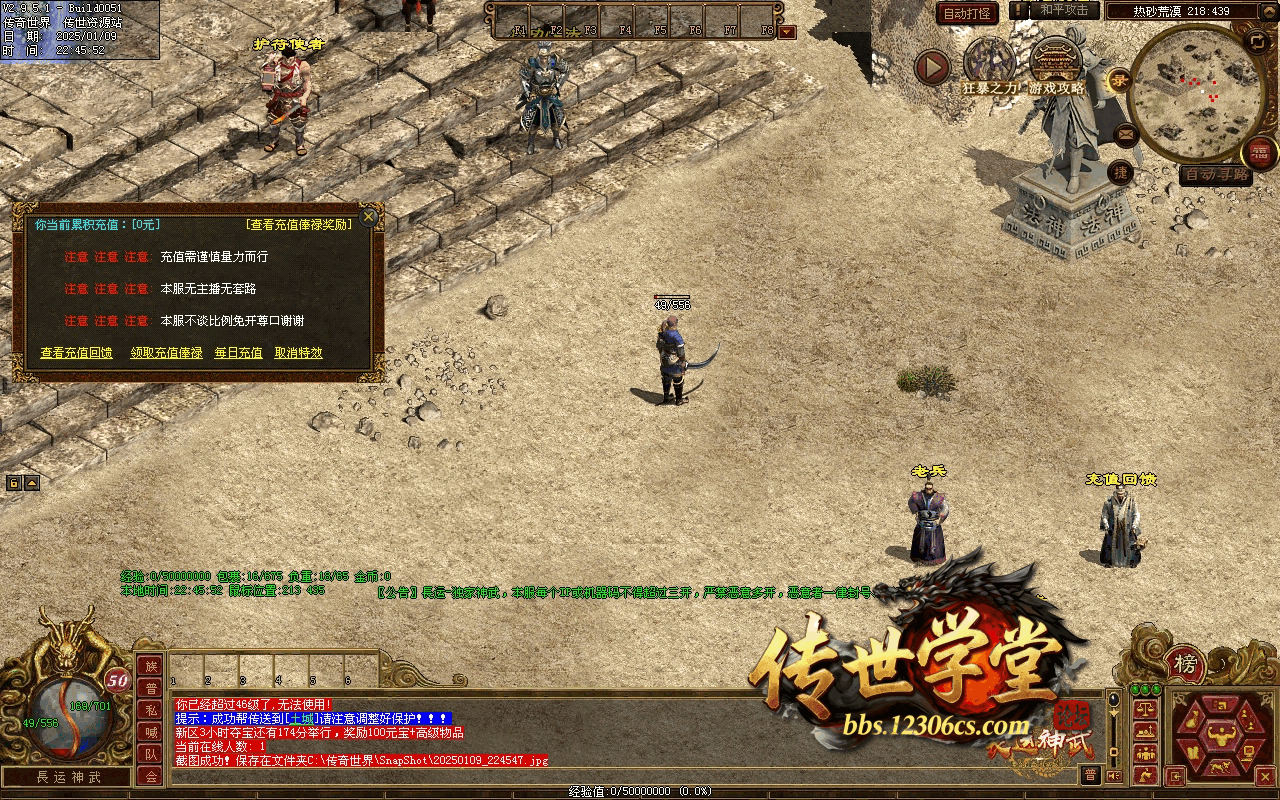Activate the 狂暴之力 berserk power icon
1280x800 pixels.
click(989, 62)
